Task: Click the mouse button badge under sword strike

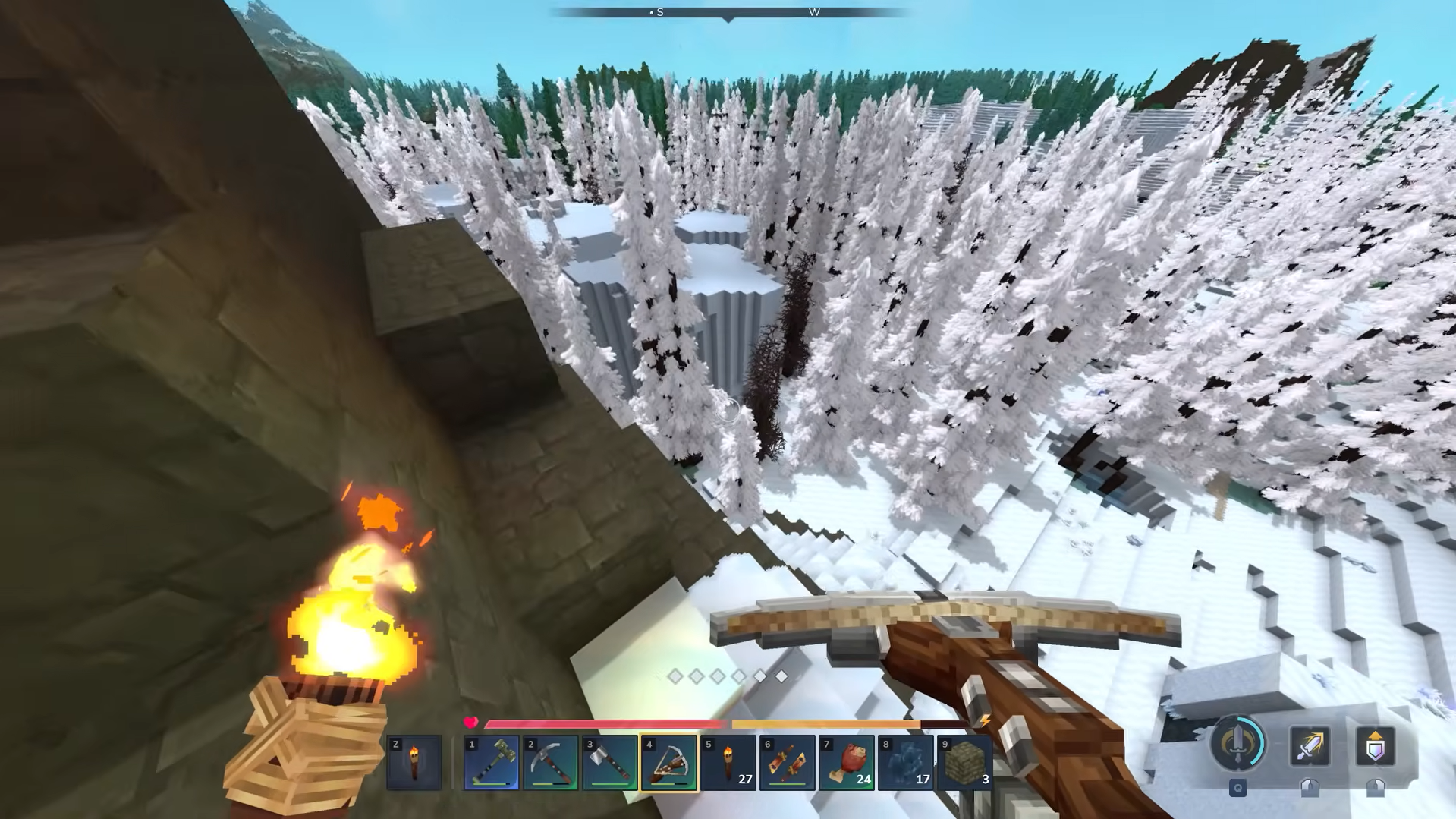Action: pyautogui.click(x=1312, y=789)
